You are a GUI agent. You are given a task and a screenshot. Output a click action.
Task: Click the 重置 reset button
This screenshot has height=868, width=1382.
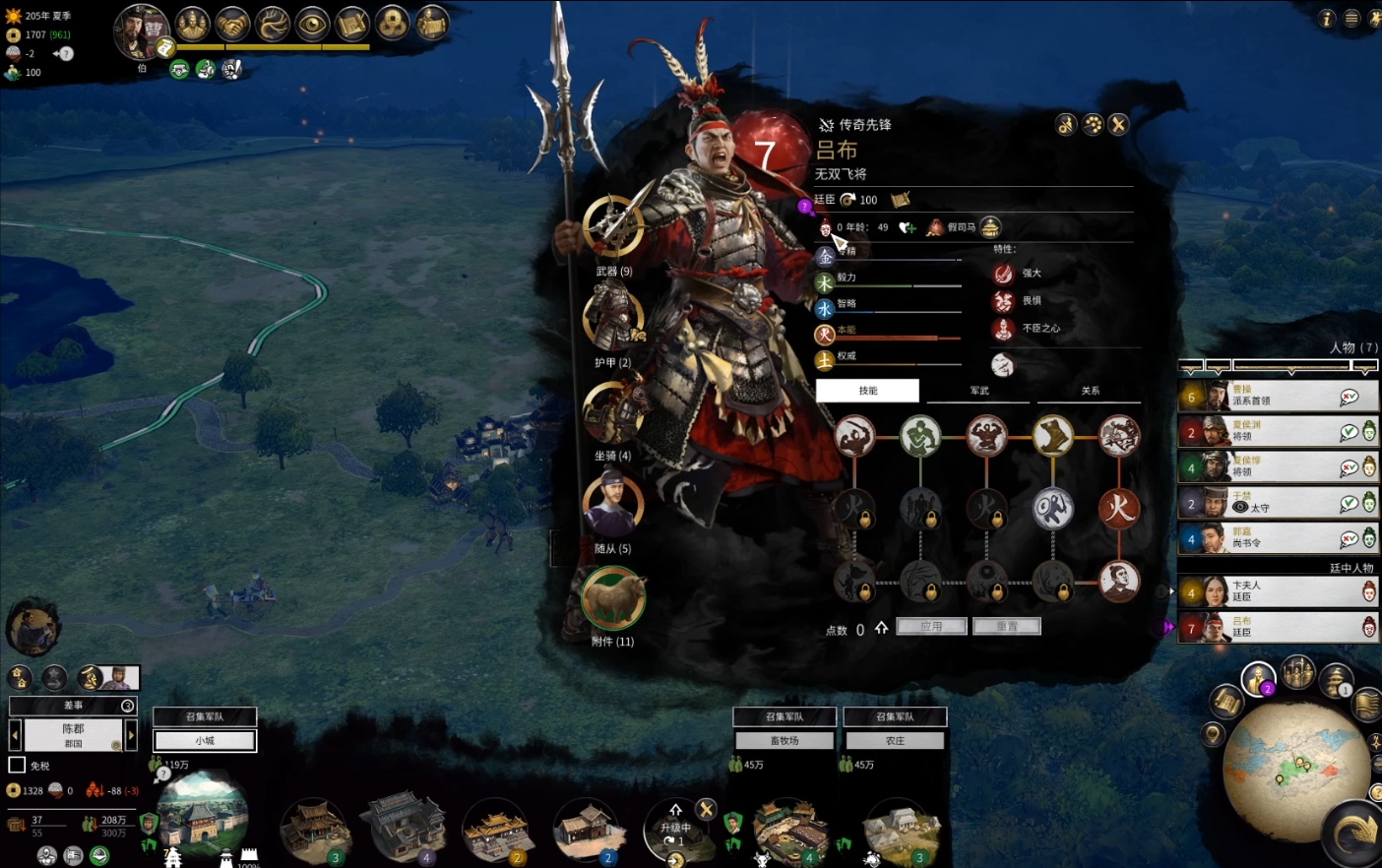tap(1006, 627)
